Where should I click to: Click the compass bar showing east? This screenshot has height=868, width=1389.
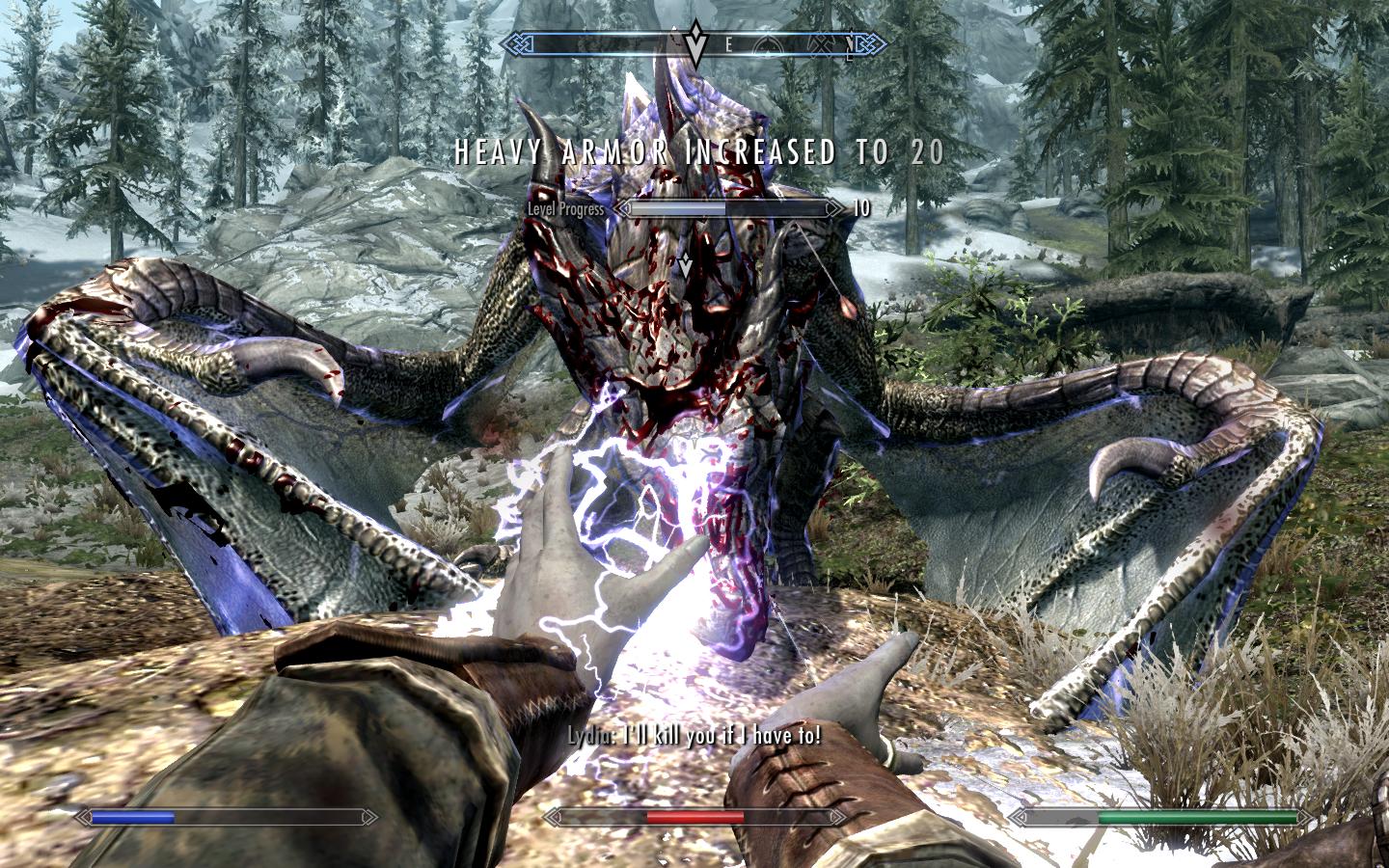click(x=694, y=43)
